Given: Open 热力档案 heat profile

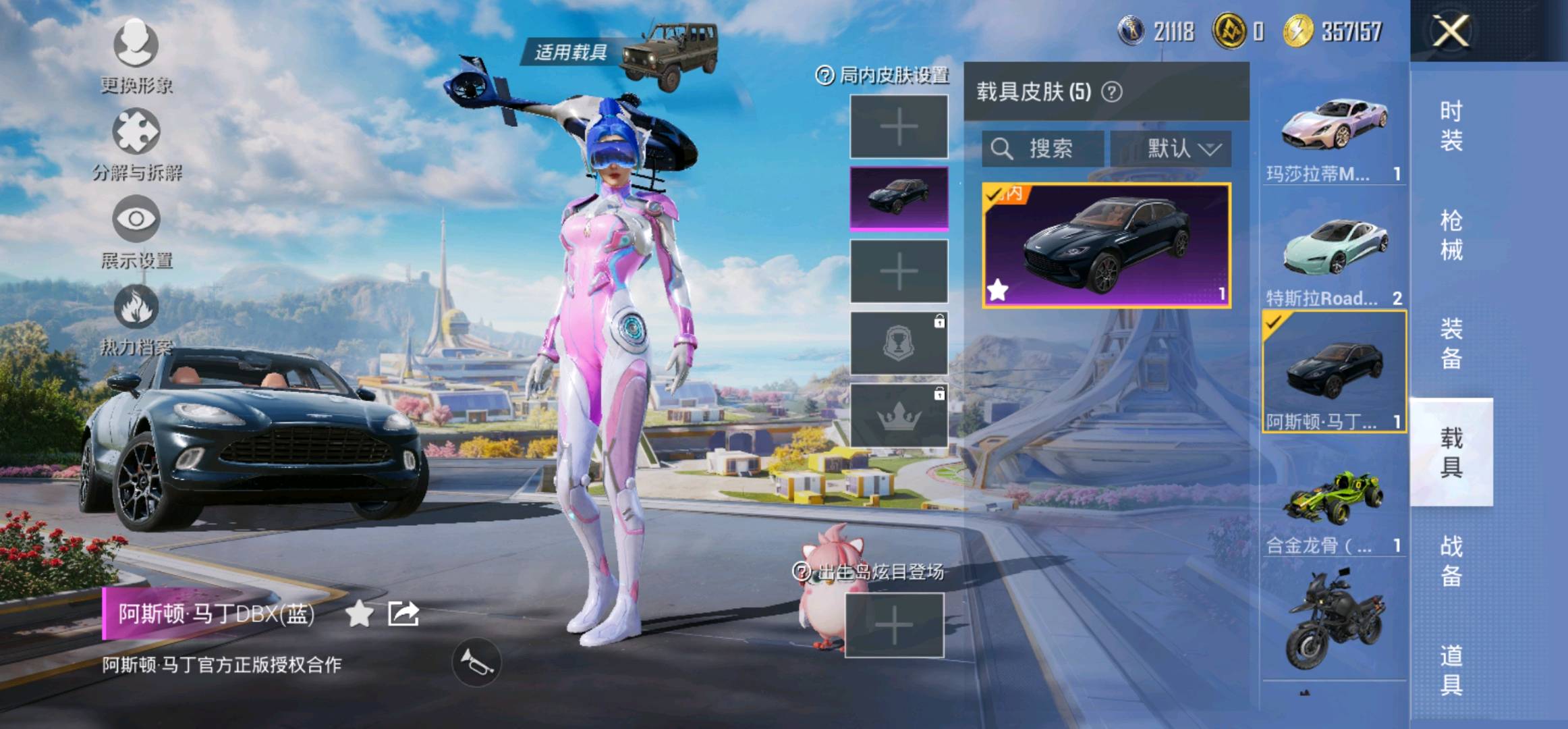Looking at the screenshot, I should (136, 319).
